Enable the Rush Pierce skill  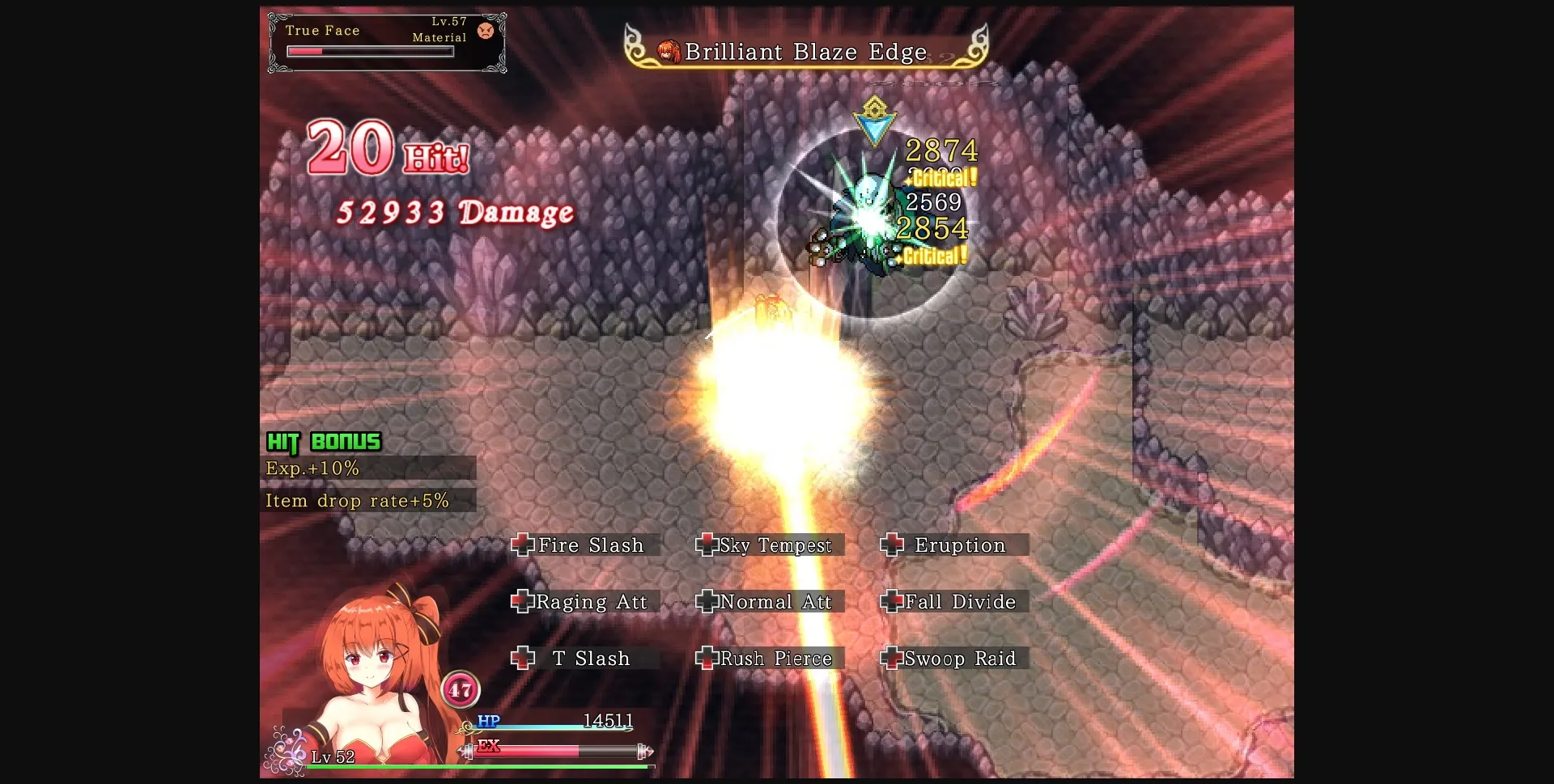click(x=707, y=658)
